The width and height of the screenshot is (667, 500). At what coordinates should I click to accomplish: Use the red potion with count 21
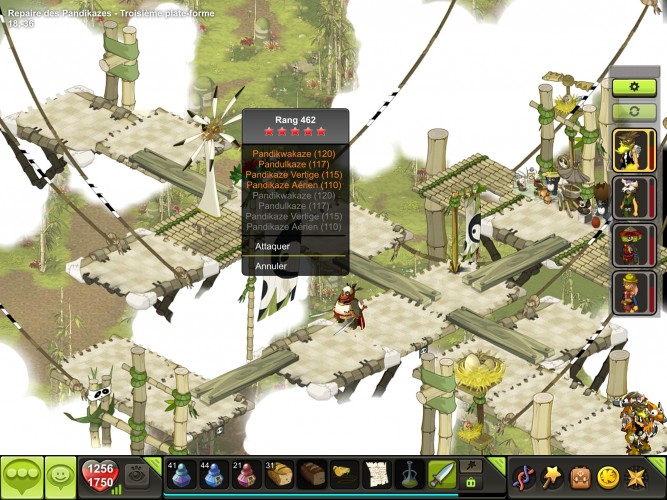[247, 475]
